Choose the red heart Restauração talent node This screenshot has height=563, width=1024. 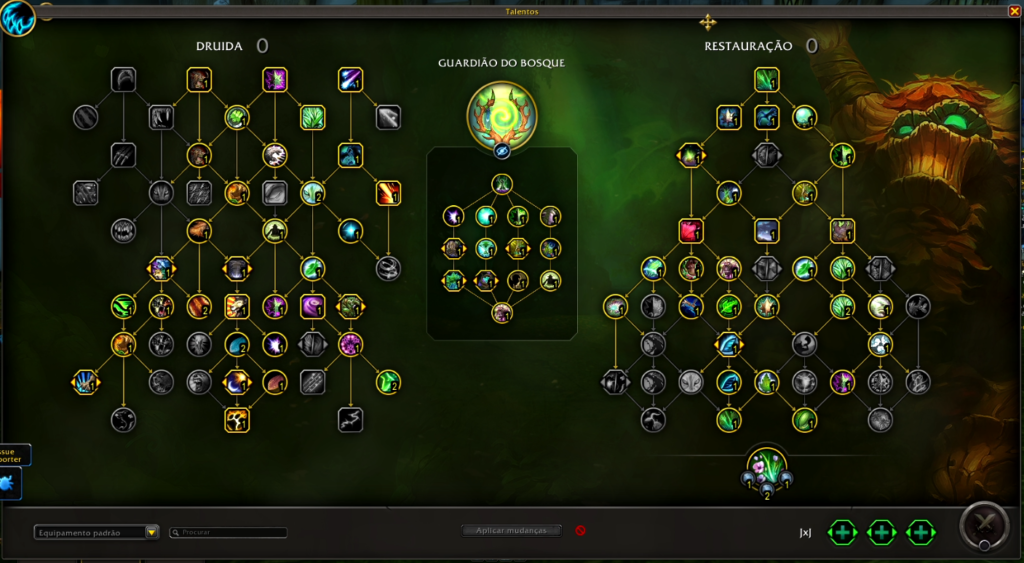click(x=691, y=231)
